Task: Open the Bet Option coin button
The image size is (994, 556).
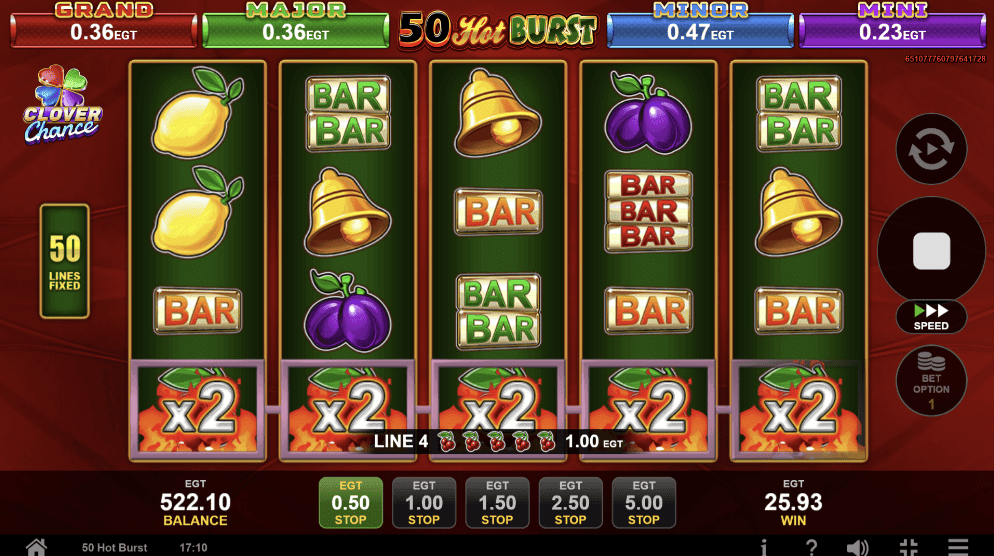Action: [x=931, y=381]
